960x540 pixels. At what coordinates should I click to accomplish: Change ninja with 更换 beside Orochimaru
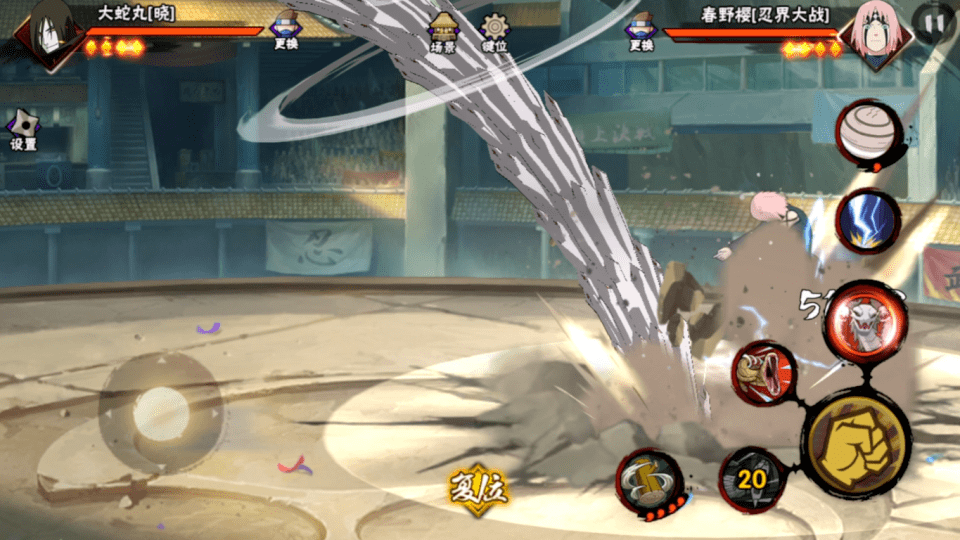[x=285, y=30]
